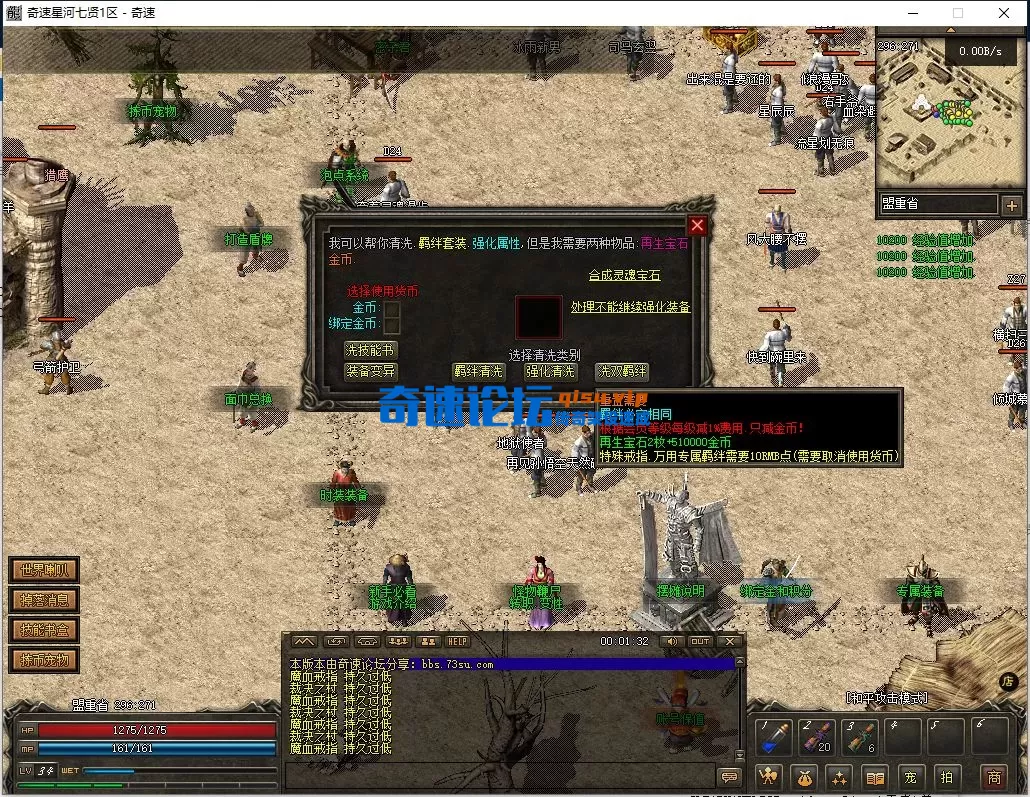The height and width of the screenshot is (797, 1030).
Task: Use the blue potion in hotbar slot 1
Action: [774, 738]
